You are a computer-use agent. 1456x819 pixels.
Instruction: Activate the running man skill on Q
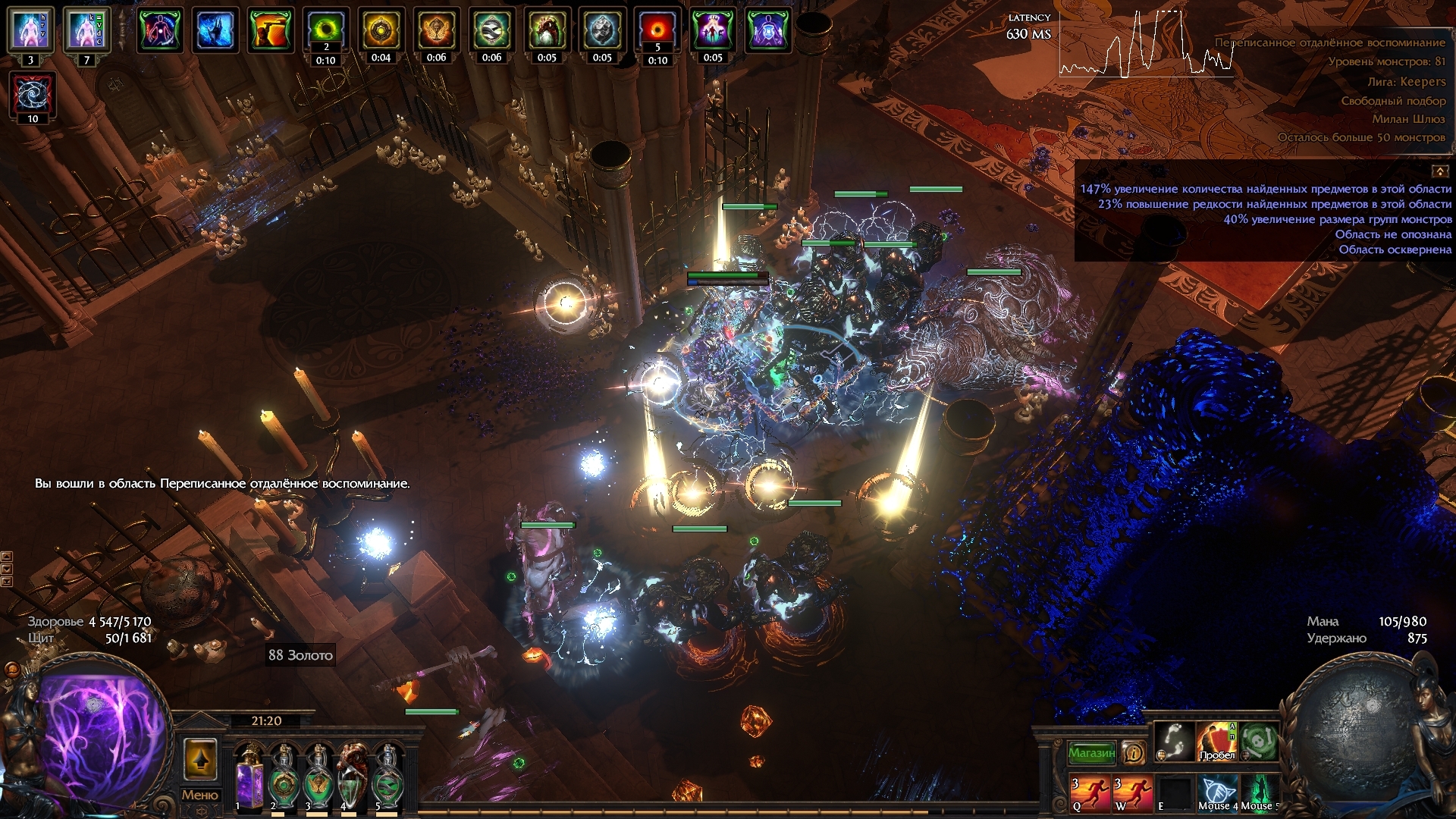[1090, 792]
